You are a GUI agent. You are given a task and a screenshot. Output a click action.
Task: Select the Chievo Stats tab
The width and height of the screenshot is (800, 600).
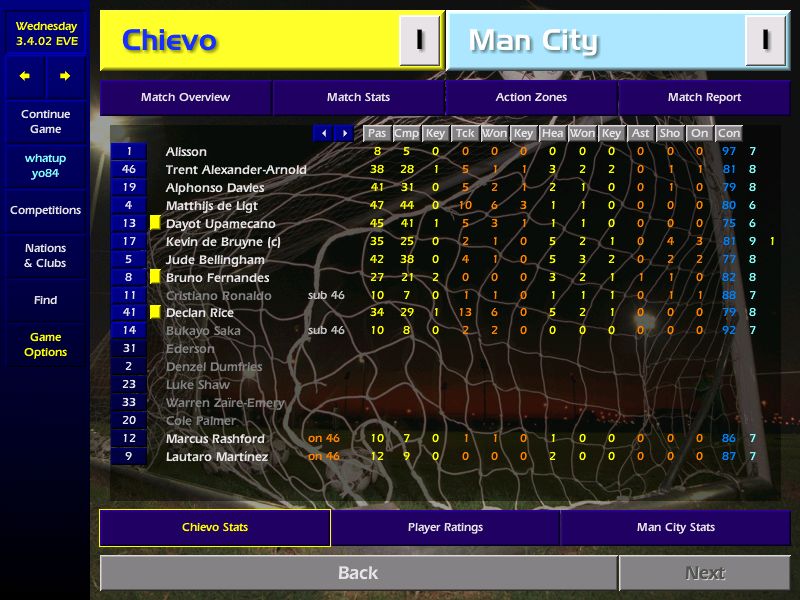(x=215, y=527)
